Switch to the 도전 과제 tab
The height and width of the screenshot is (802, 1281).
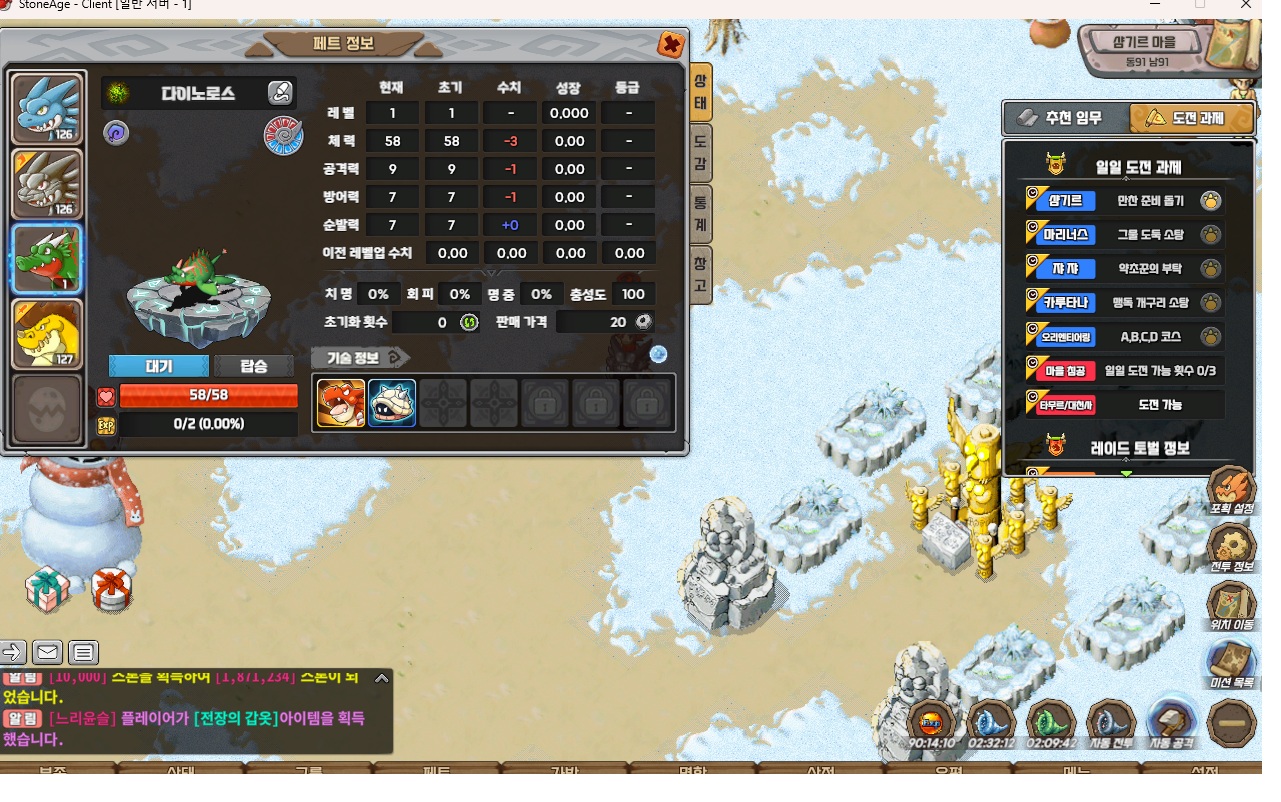click(1190, 118)
